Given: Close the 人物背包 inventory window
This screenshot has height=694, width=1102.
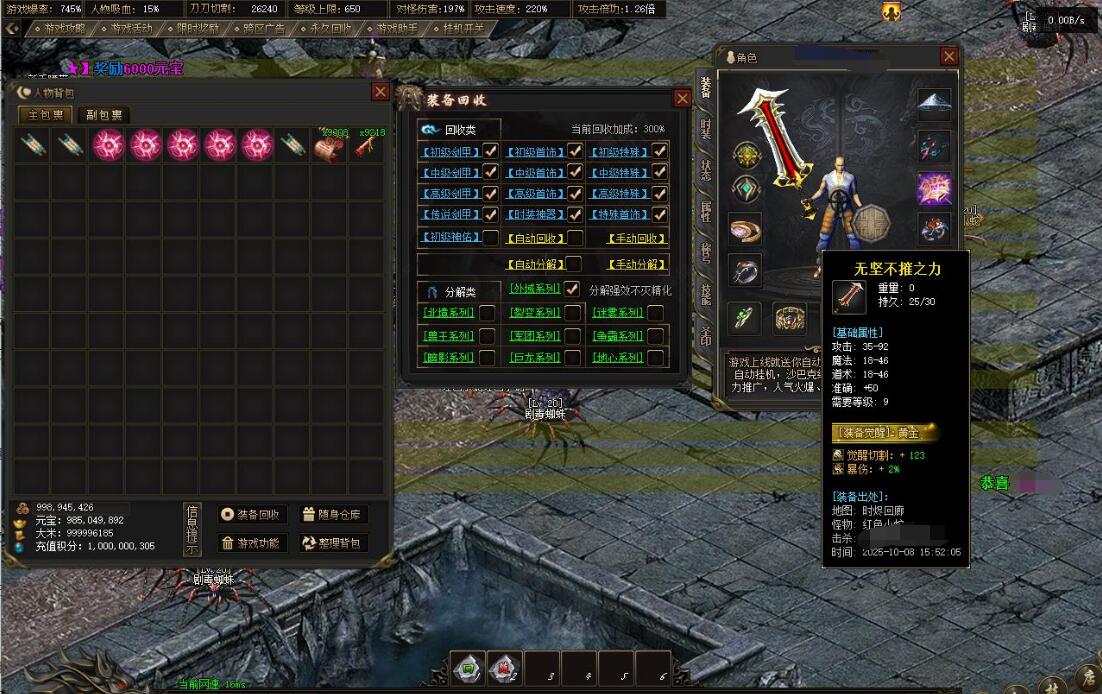Looking at the screenshot, I should (380, 92).
